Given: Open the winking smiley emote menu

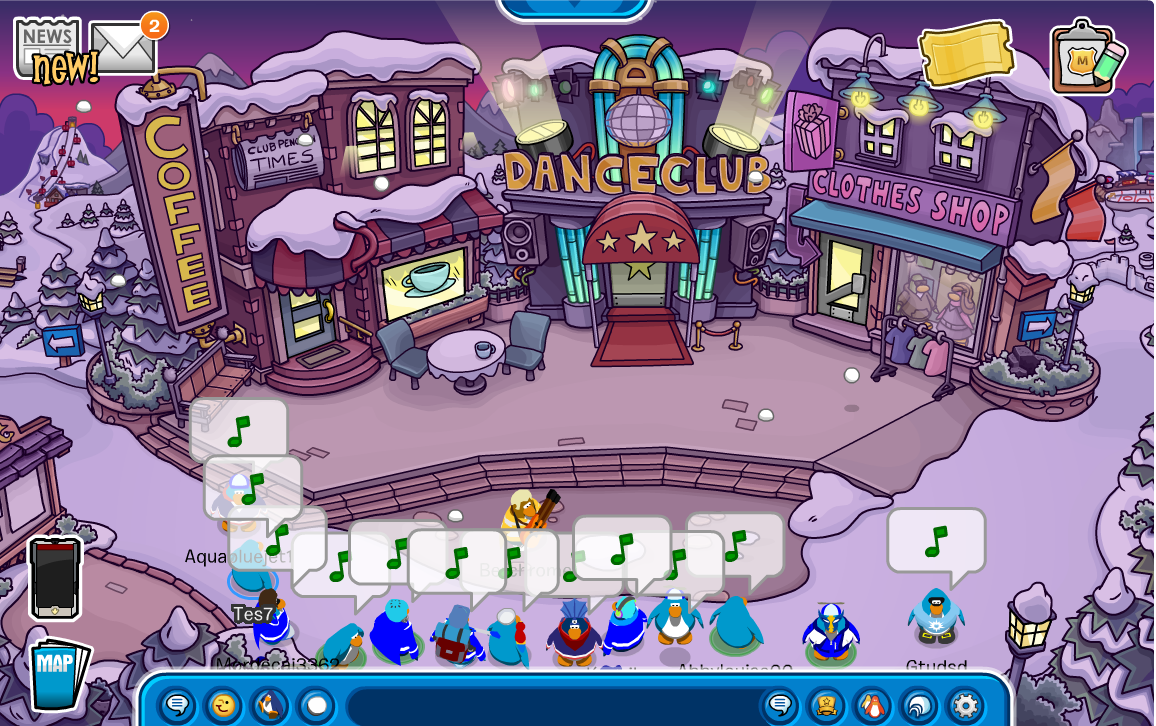Looking at the screenshot, I should [224, 706].
